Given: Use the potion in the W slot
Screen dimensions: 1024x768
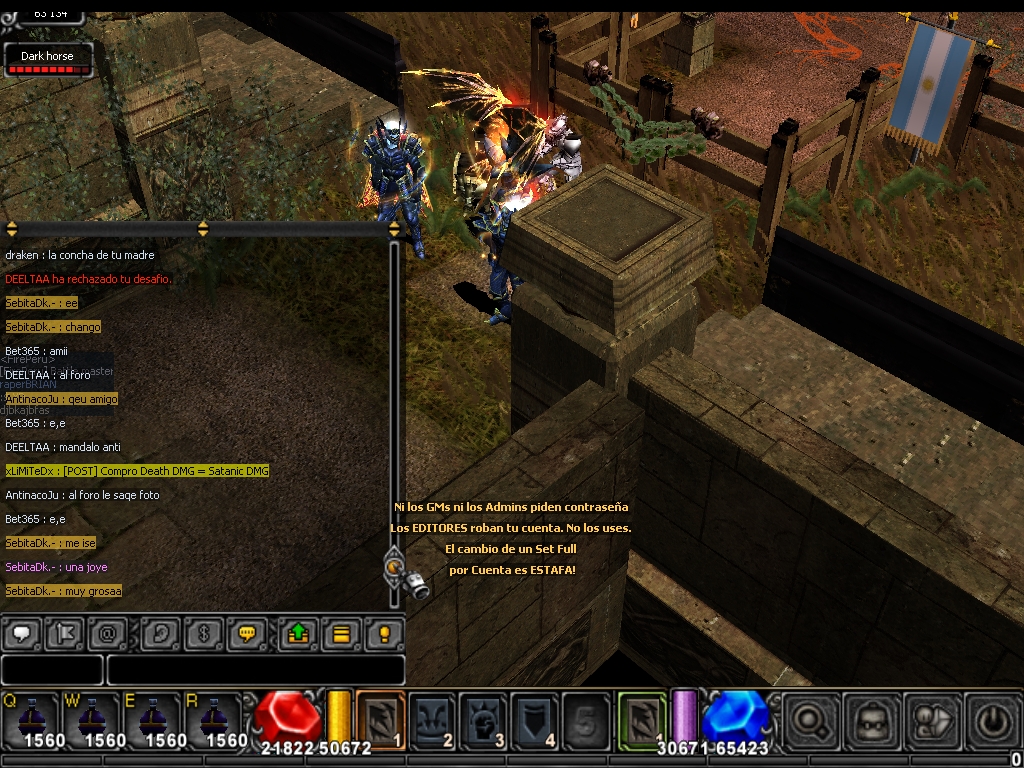Looking at the screenshot, I should 92,718.
